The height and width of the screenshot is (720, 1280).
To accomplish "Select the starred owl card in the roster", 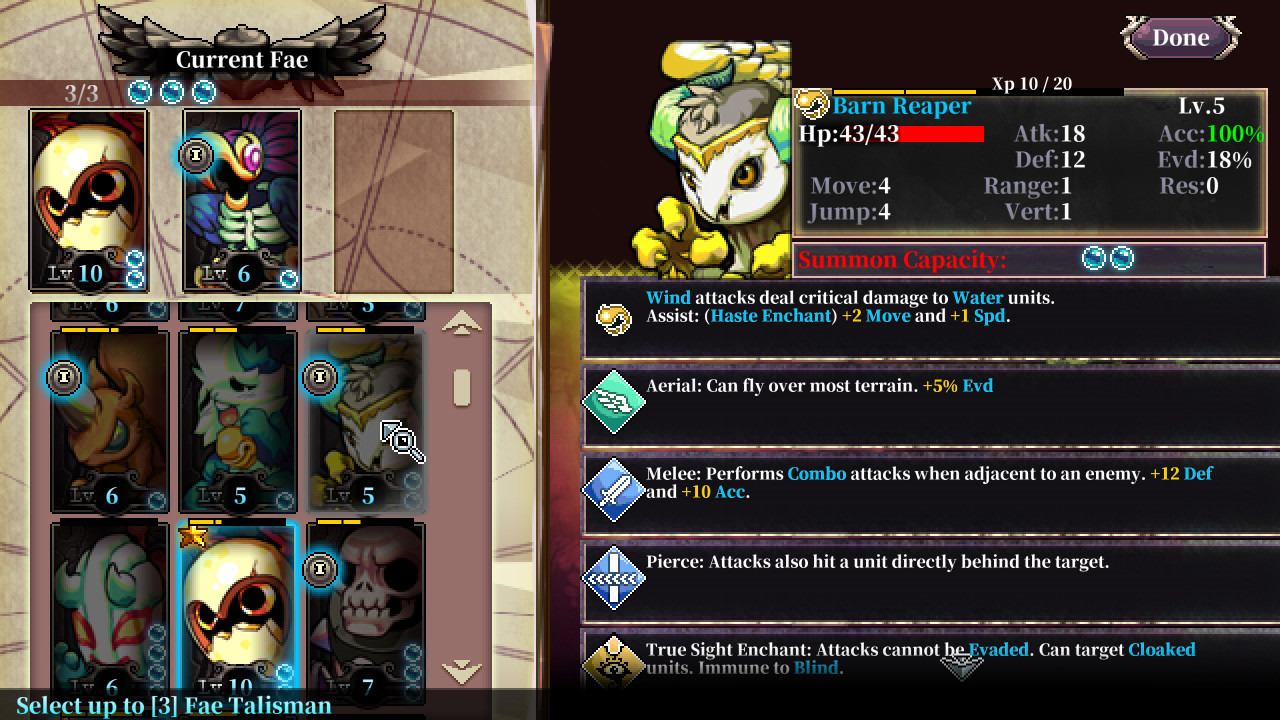I will (236, 600).
